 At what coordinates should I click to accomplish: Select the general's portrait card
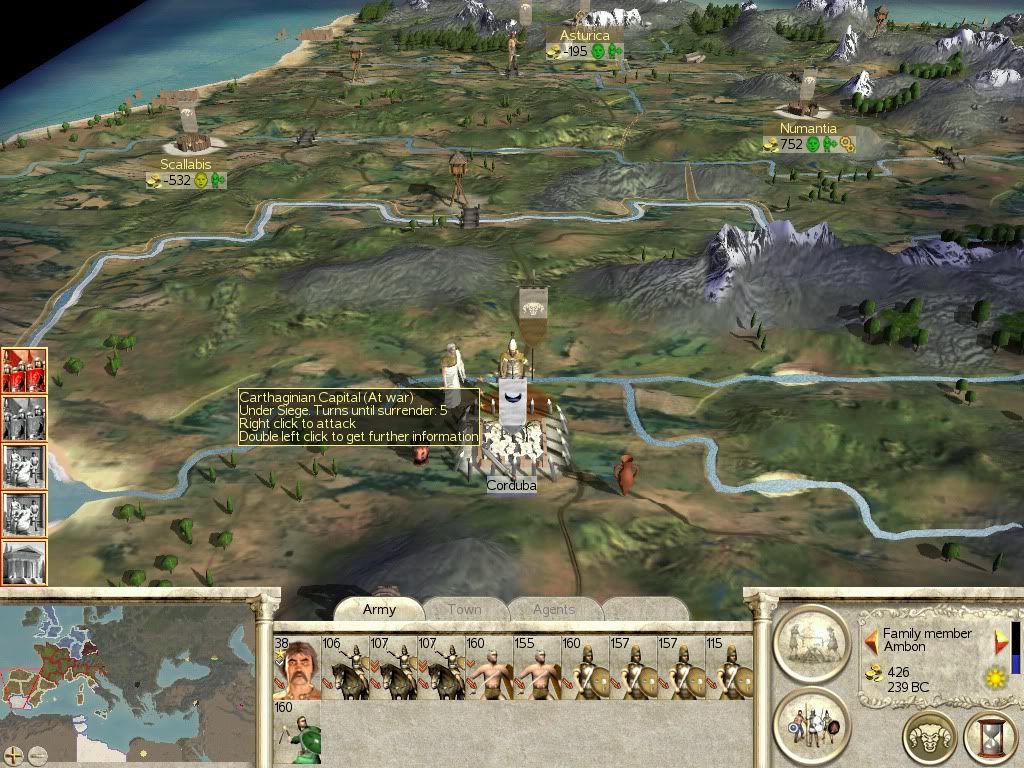tap(295, 668)
